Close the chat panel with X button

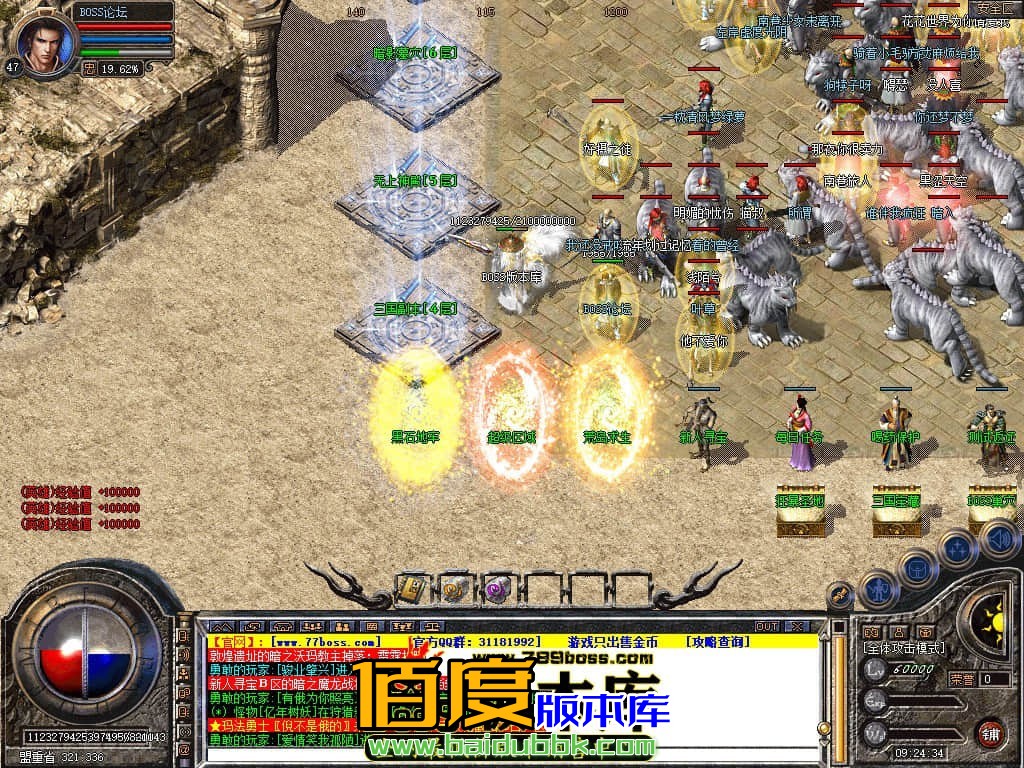coord(797,626)
